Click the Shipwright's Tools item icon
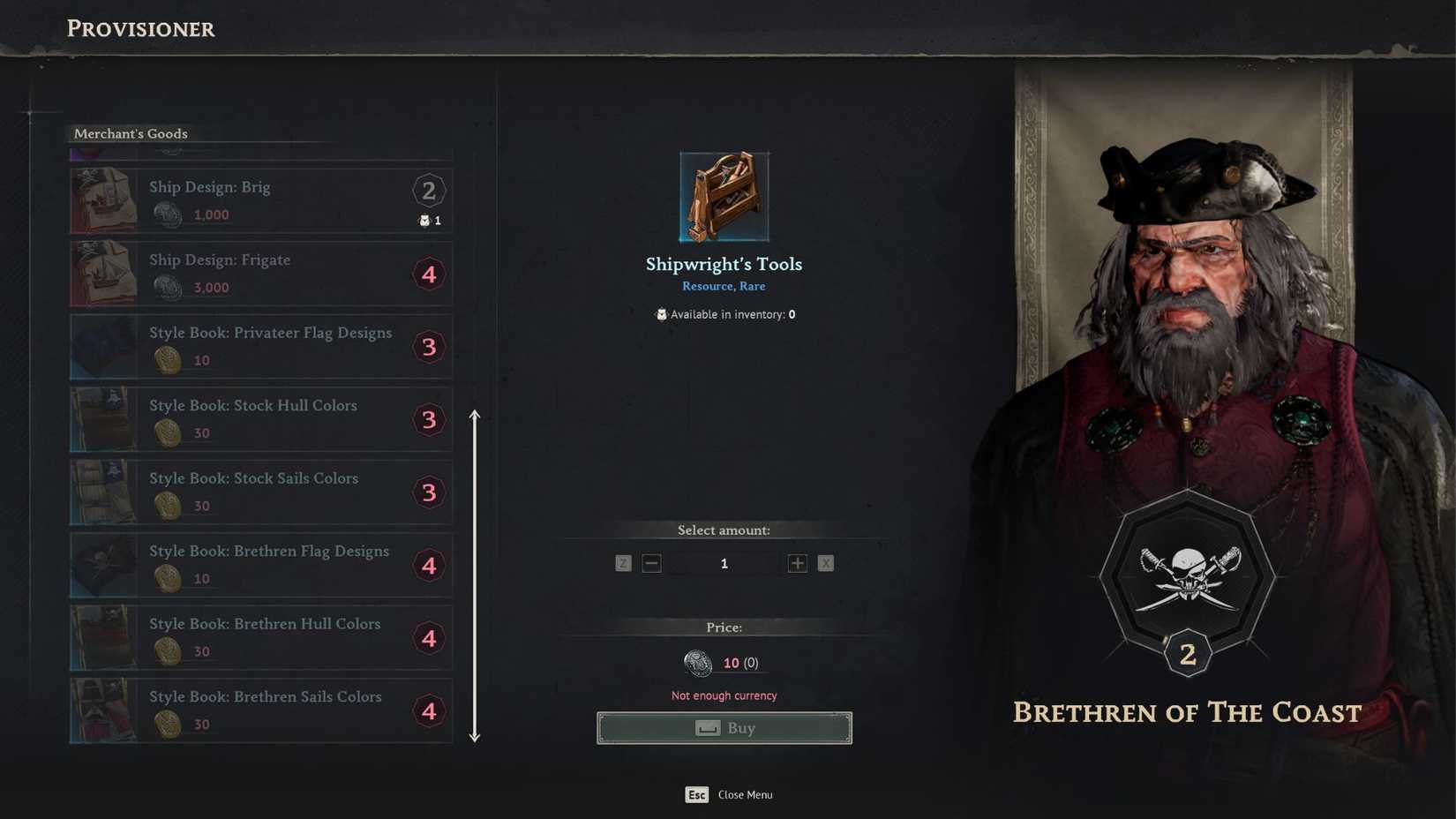Screen dimensions: 1456x819 point(724,195)
